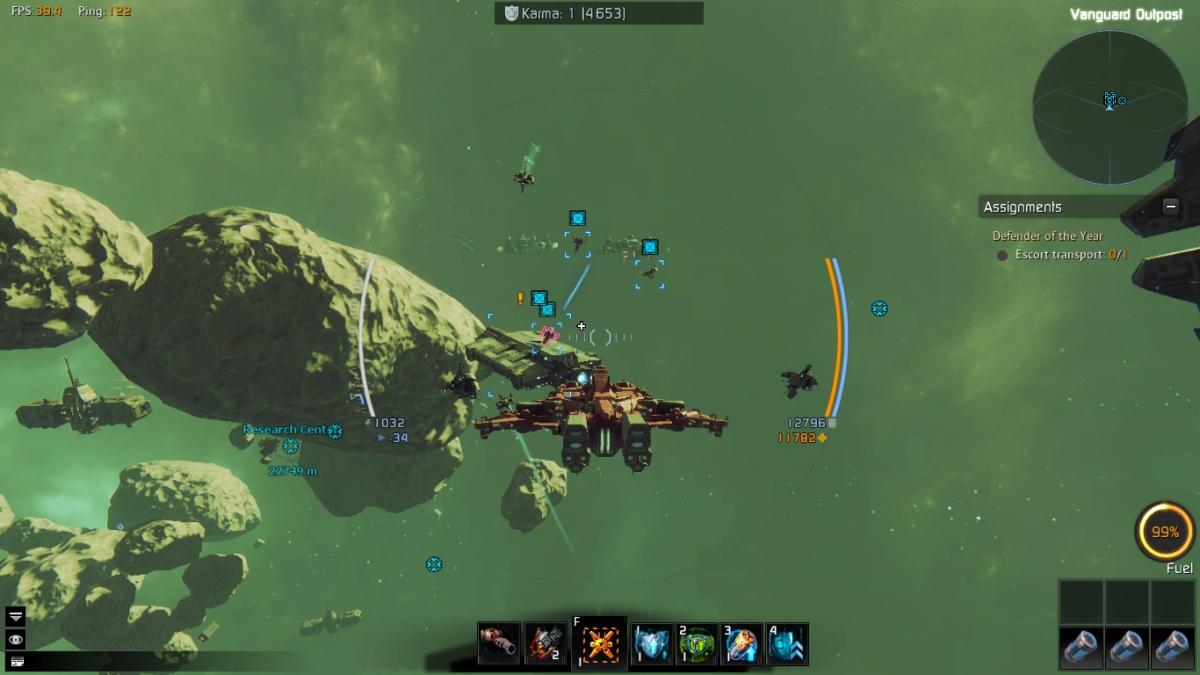Screen dimensions: 1200x675
Task: Activate the blue shield boost module
Action: (653, 643)
